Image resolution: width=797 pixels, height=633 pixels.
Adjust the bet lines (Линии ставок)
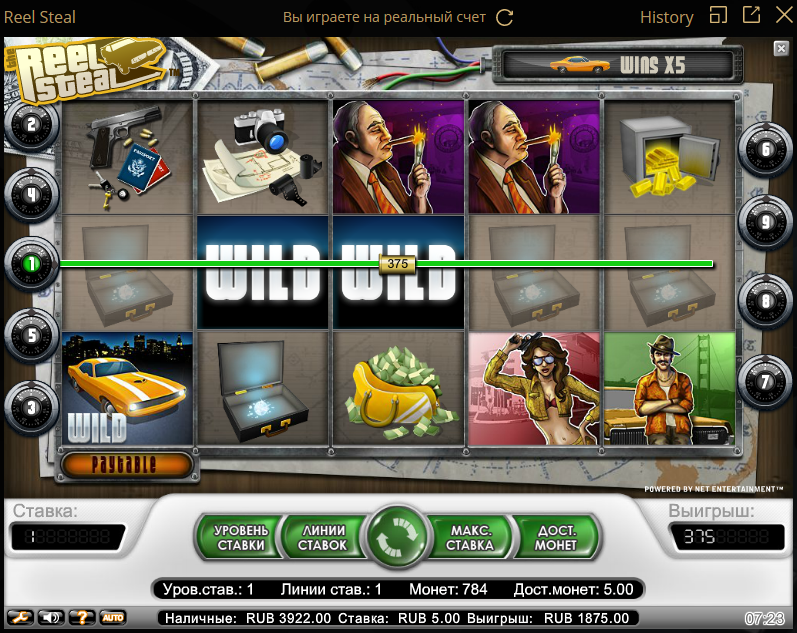[x=321, y=537]
